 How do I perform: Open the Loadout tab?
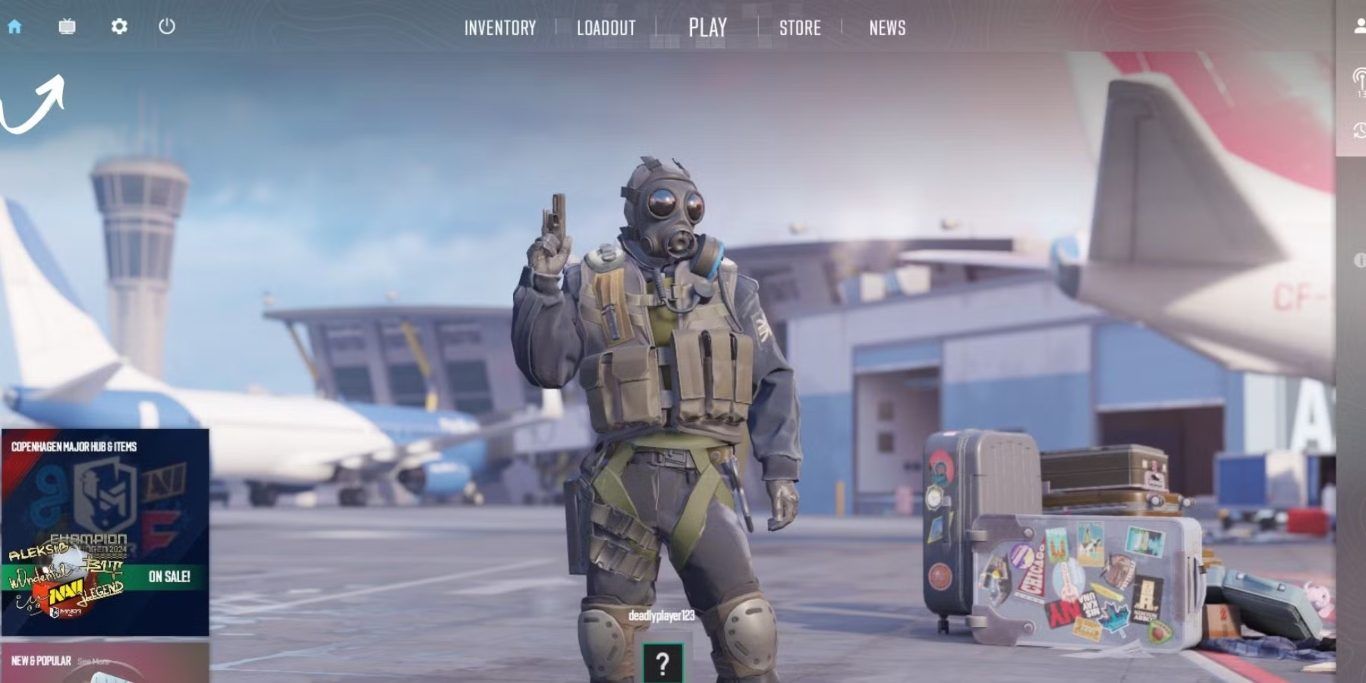606,28
